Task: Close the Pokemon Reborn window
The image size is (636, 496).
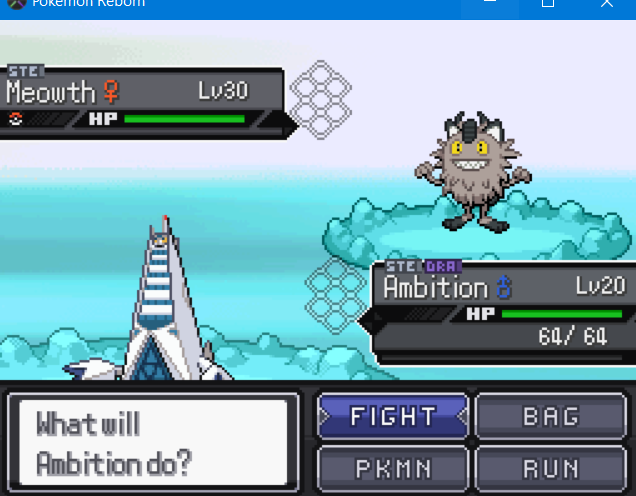Action: pos(607,4)
